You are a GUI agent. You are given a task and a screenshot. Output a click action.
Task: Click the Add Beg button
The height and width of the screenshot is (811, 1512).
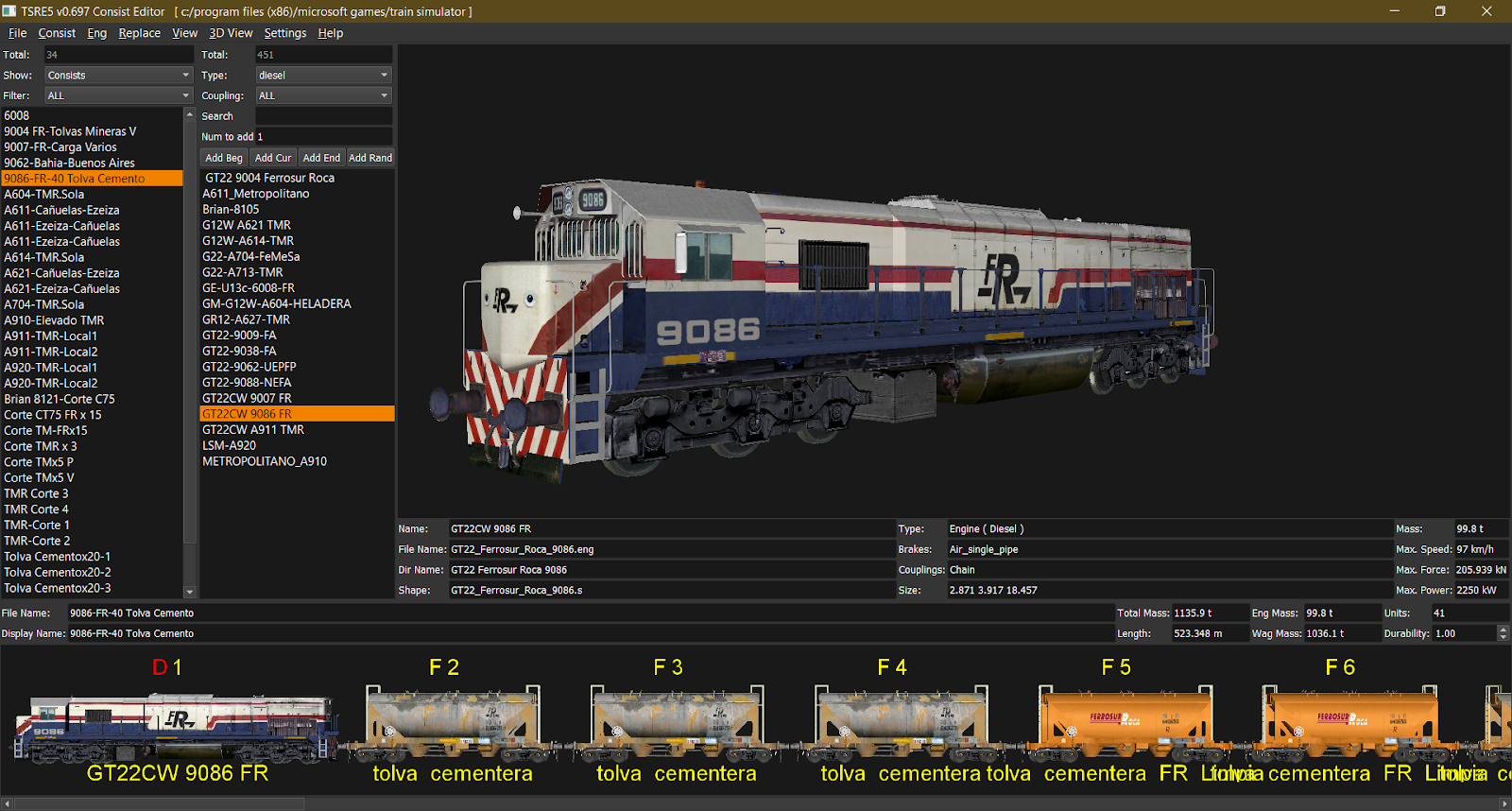[223, 157]
